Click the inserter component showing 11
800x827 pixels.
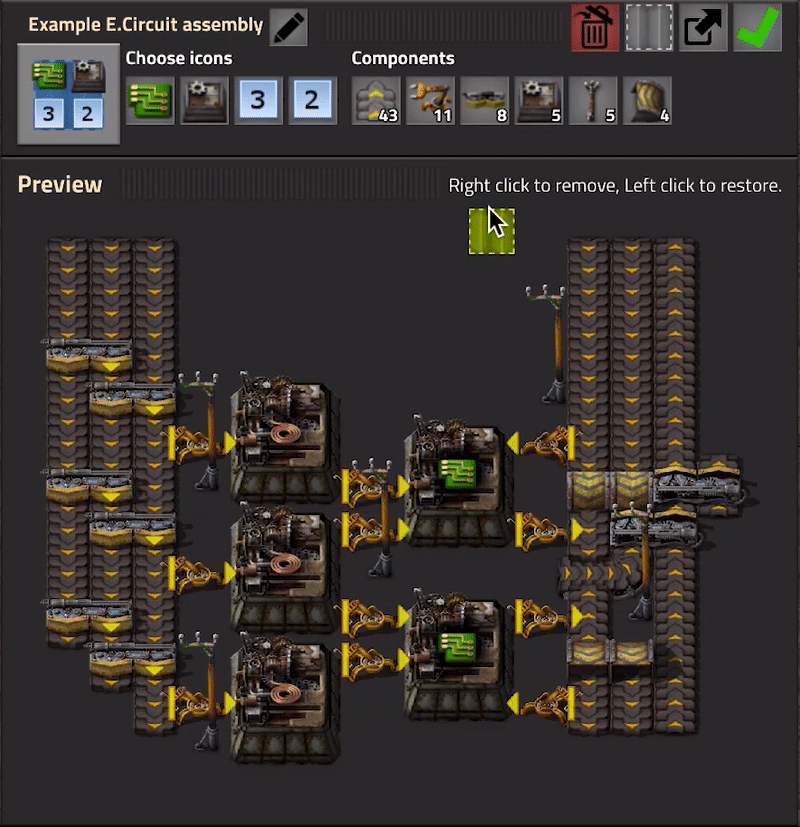click(431, 101)
